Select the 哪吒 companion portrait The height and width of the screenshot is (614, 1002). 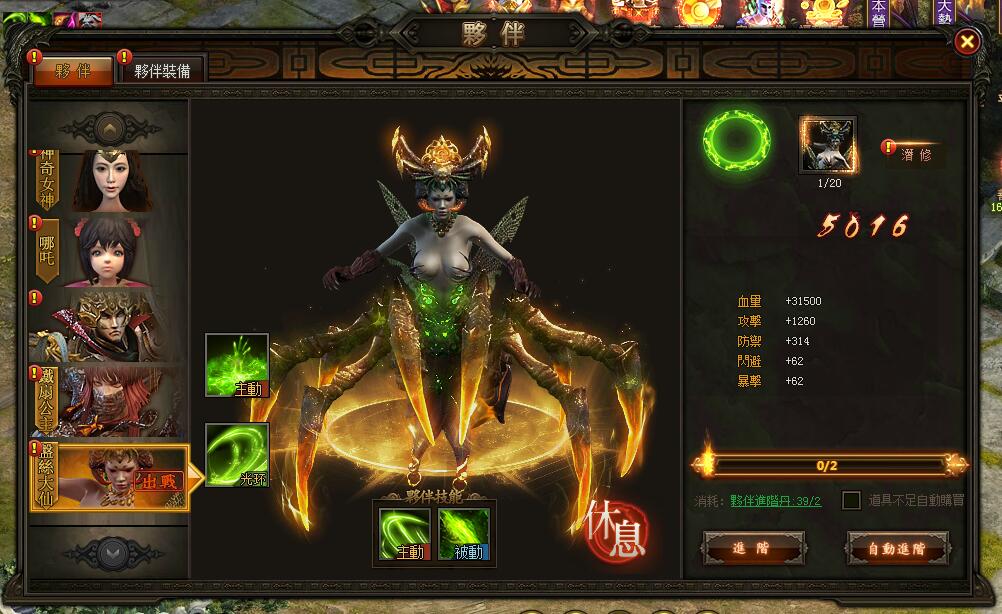(x=110, y=251)
